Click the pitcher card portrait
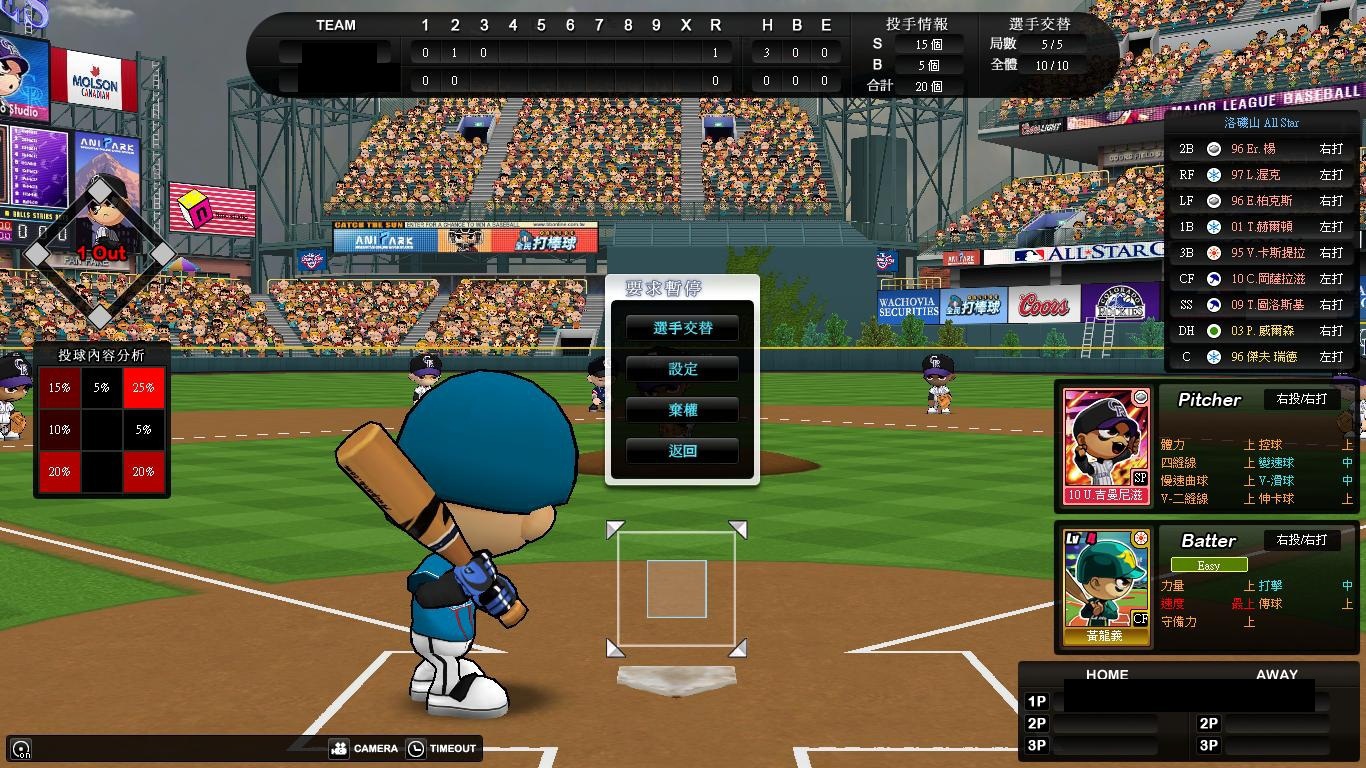The image size is (1366, 768). point(1107,444)
